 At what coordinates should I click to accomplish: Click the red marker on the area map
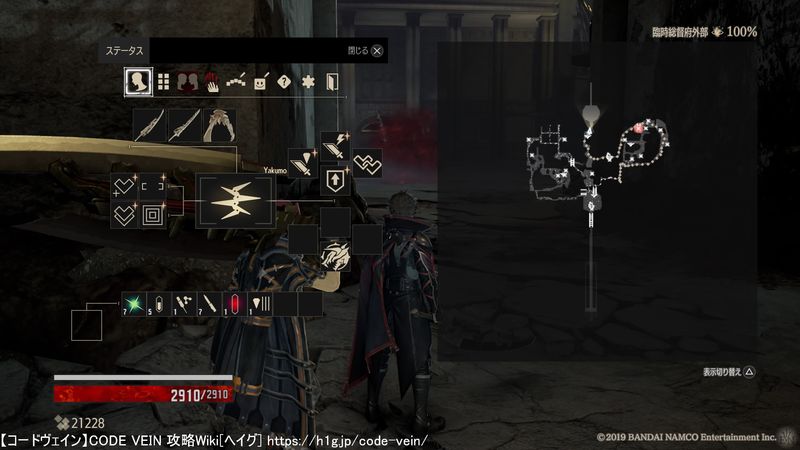[x=637, y=128]
